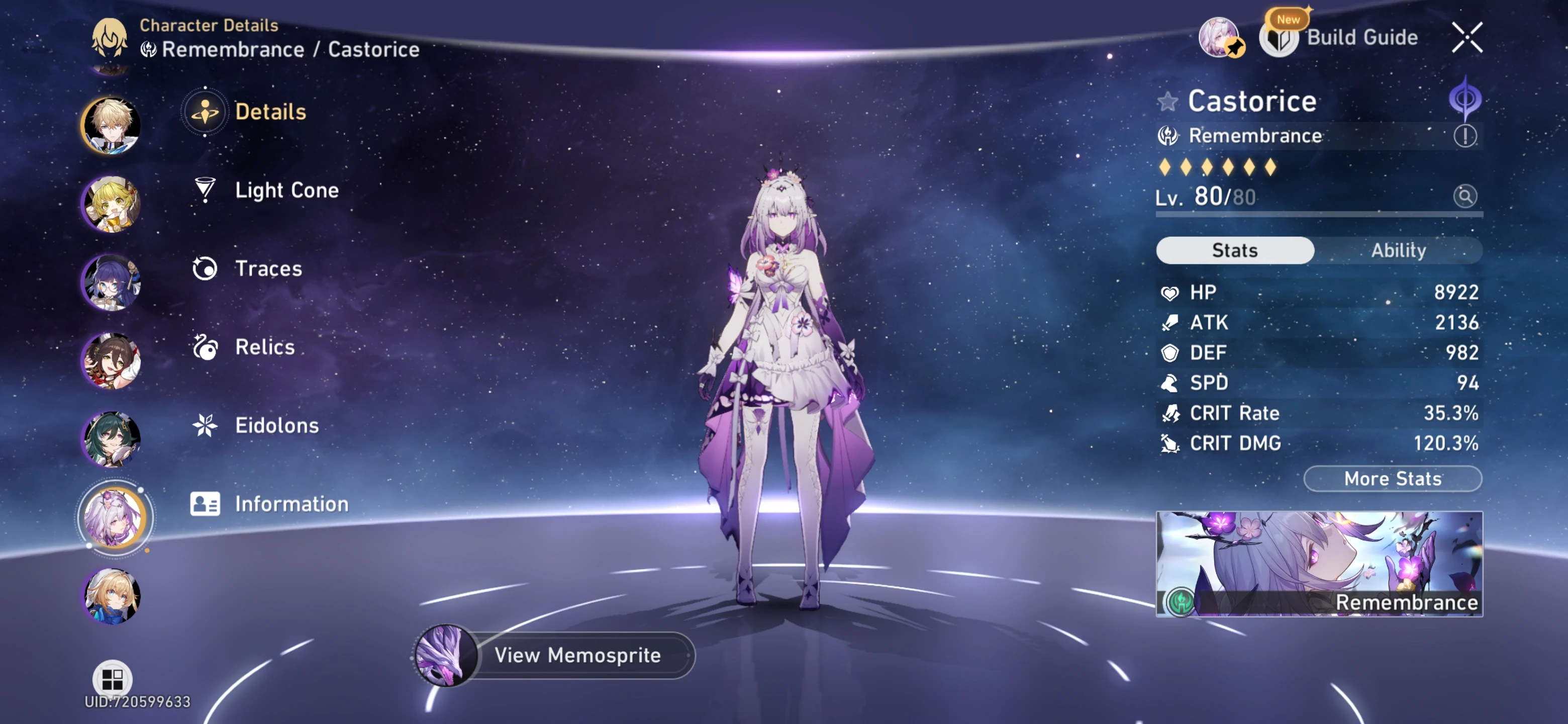Switch to the Stats tab
Screen dimensions: 1568x724
[x=1235, y=250]
